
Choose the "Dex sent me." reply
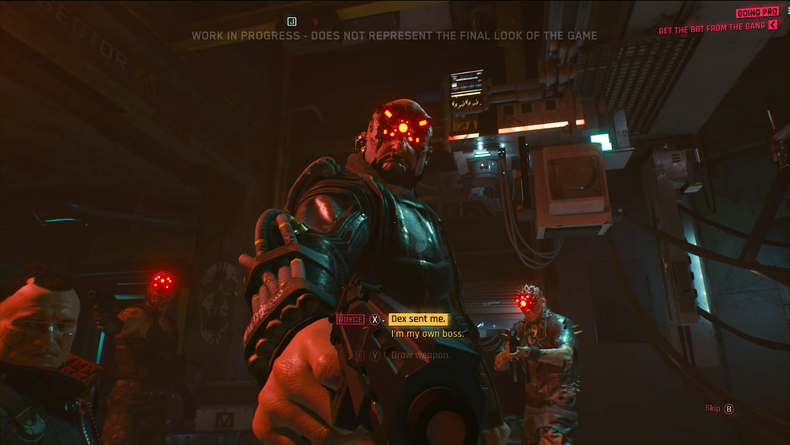418,319
